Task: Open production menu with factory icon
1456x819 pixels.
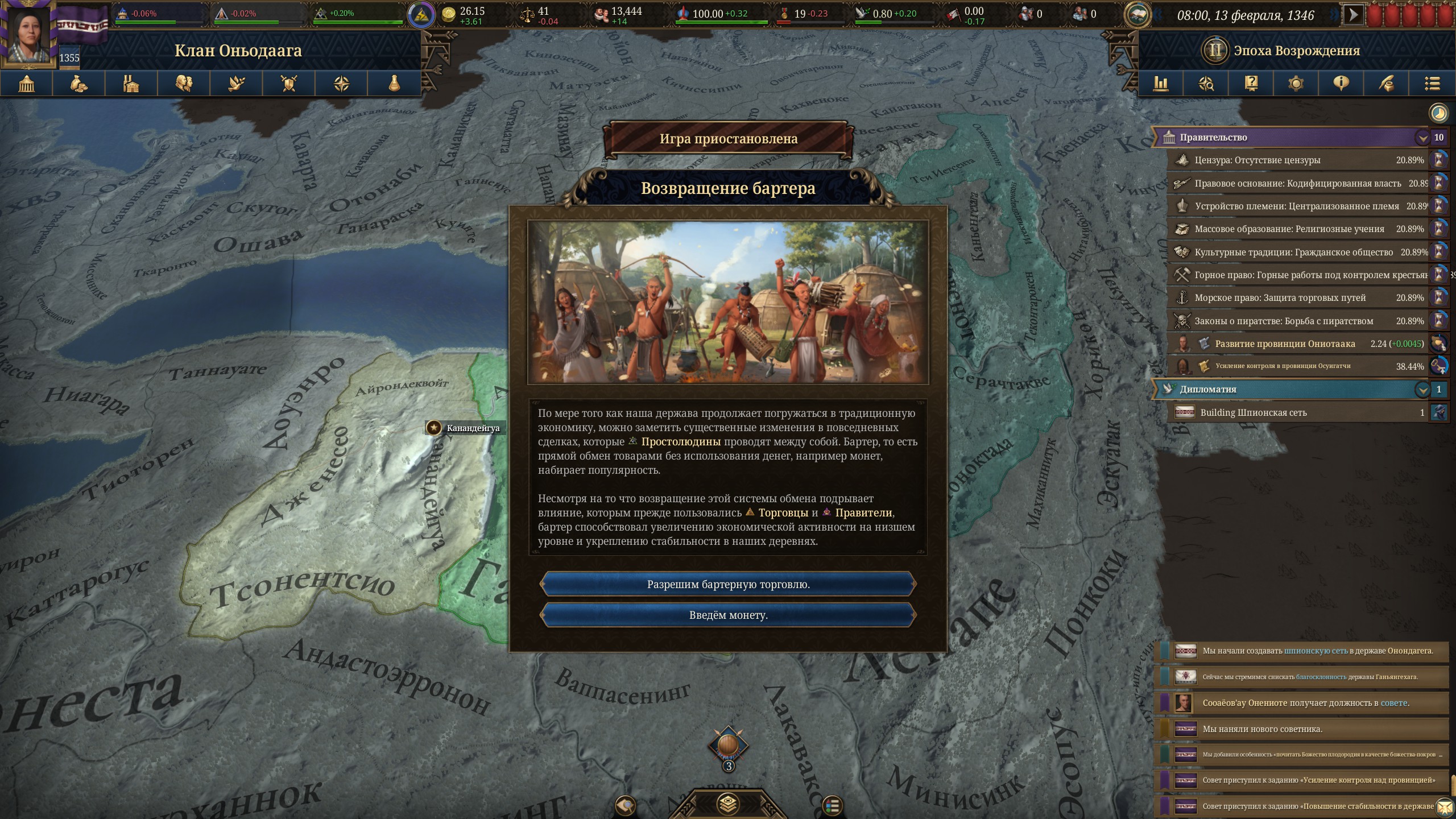Action: pyautogui.click(x=131, y=84)
